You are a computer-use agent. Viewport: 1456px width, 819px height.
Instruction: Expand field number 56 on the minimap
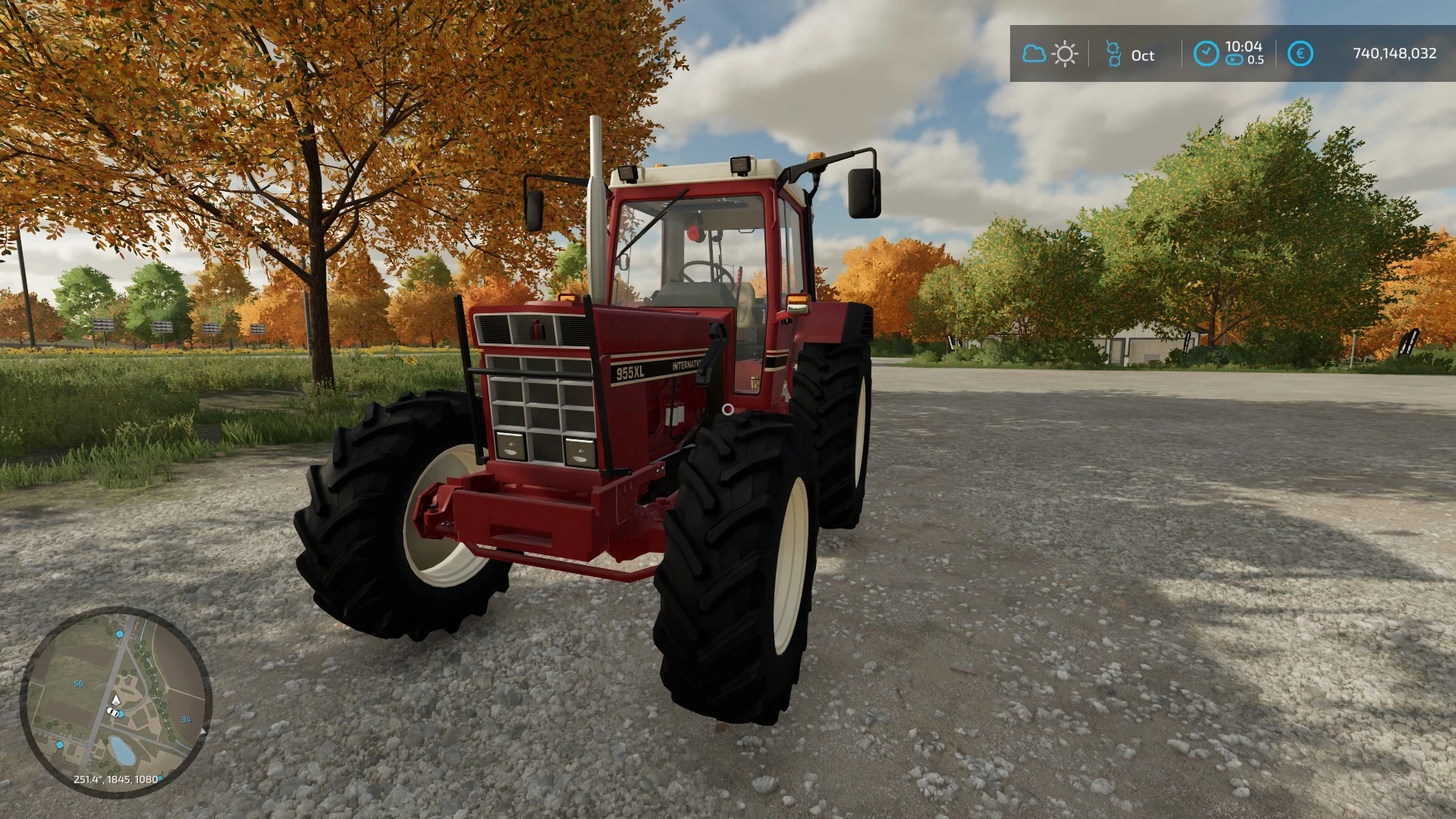78,683
